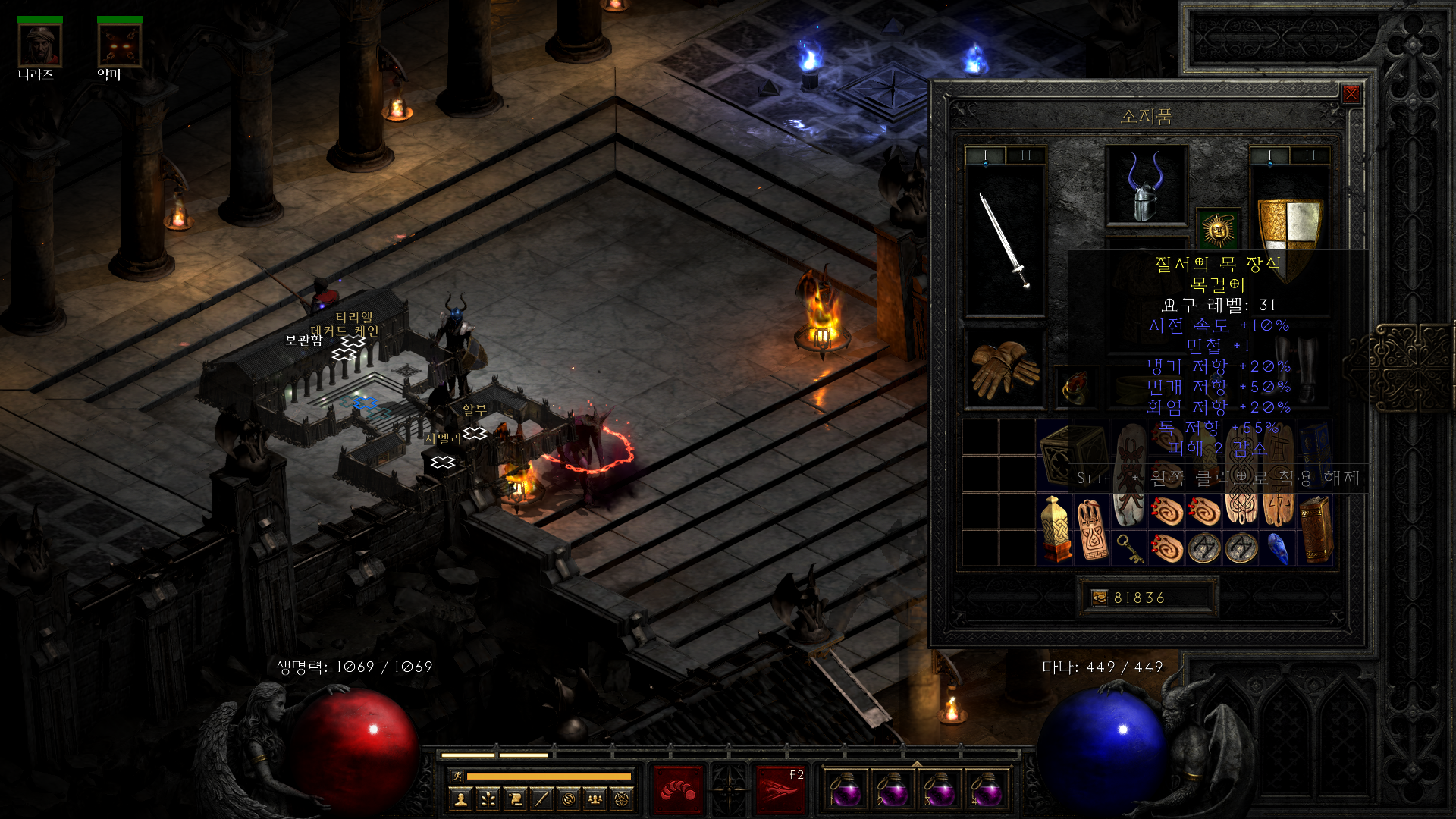Select the left-click skill button
The width and height of the screenshot is (1456, 819).
pyautogui.click(x=678, y=790)
